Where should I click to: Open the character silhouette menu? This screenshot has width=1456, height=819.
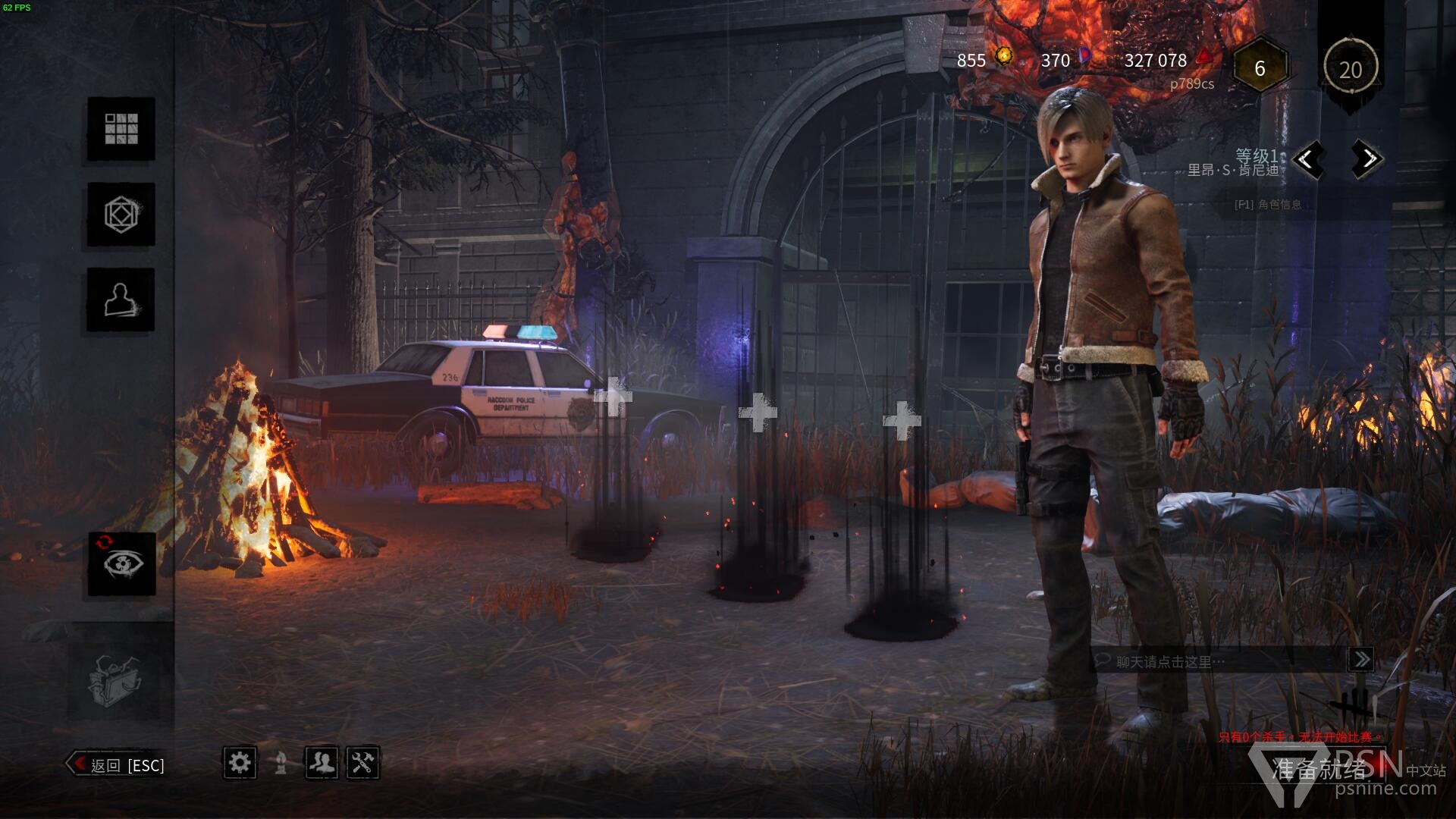point(121,300)
